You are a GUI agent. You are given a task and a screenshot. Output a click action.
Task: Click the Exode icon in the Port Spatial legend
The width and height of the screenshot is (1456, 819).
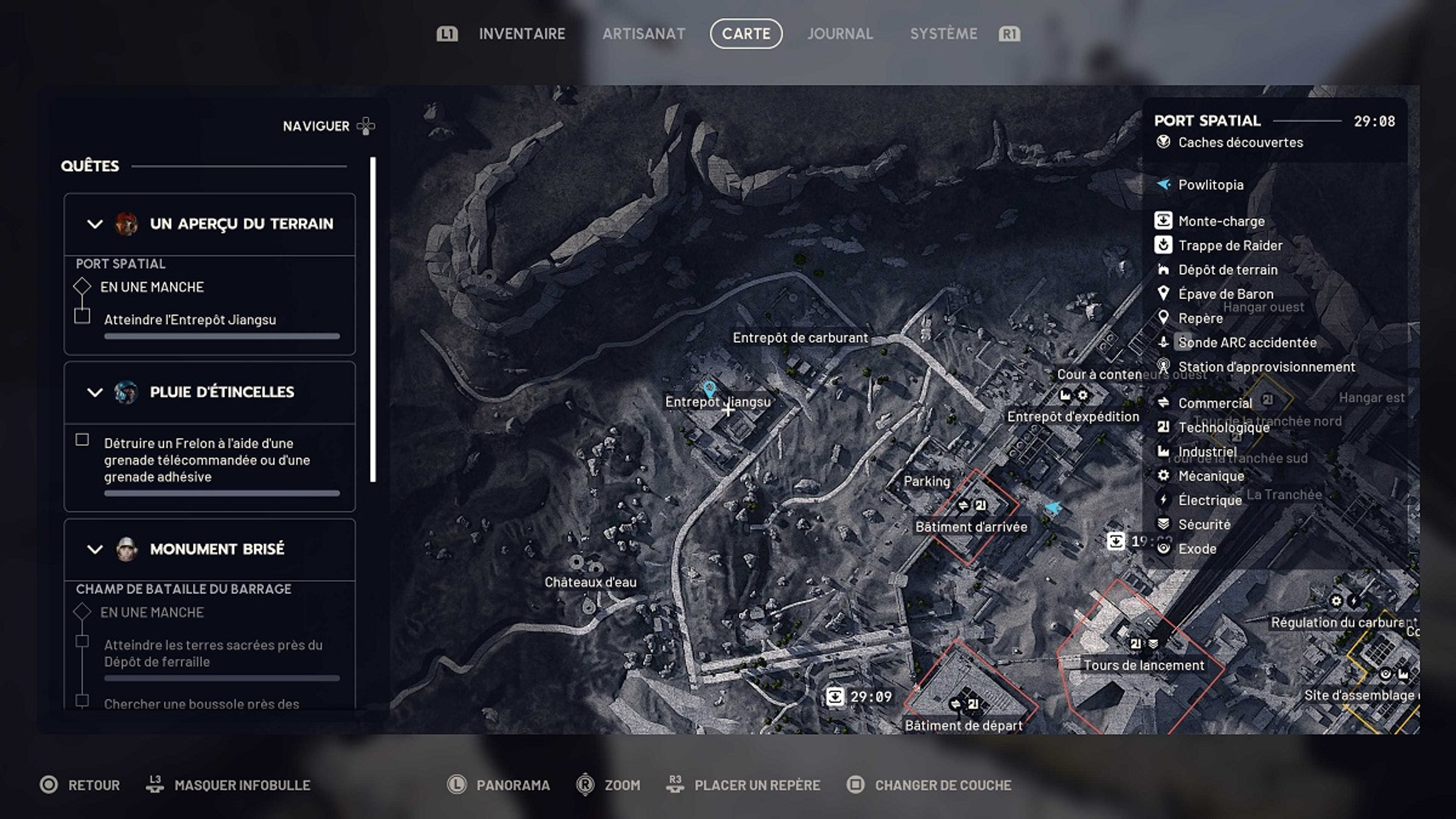(1163, 548)
